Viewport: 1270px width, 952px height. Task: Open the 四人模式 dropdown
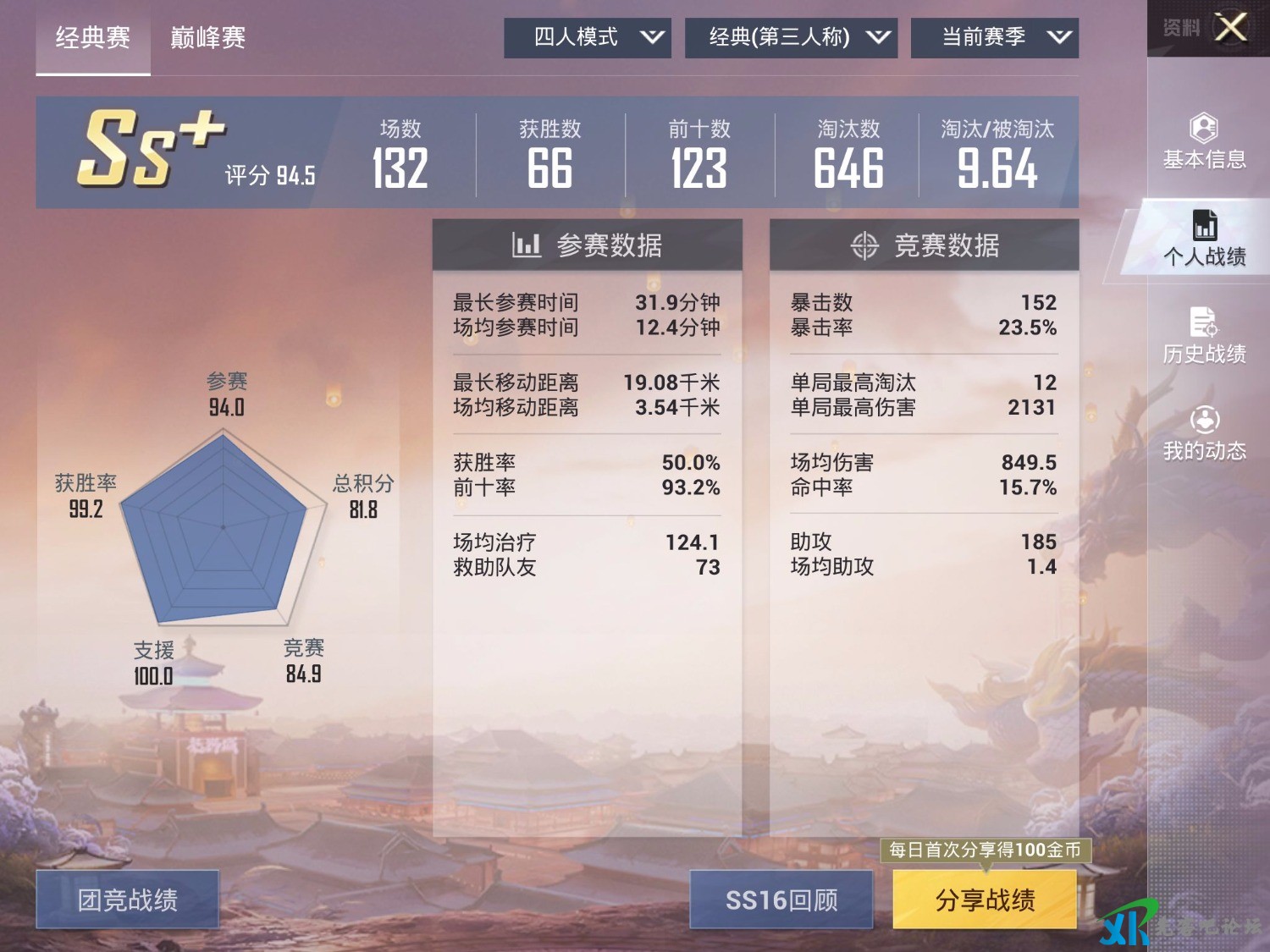(x=588, y=38)
